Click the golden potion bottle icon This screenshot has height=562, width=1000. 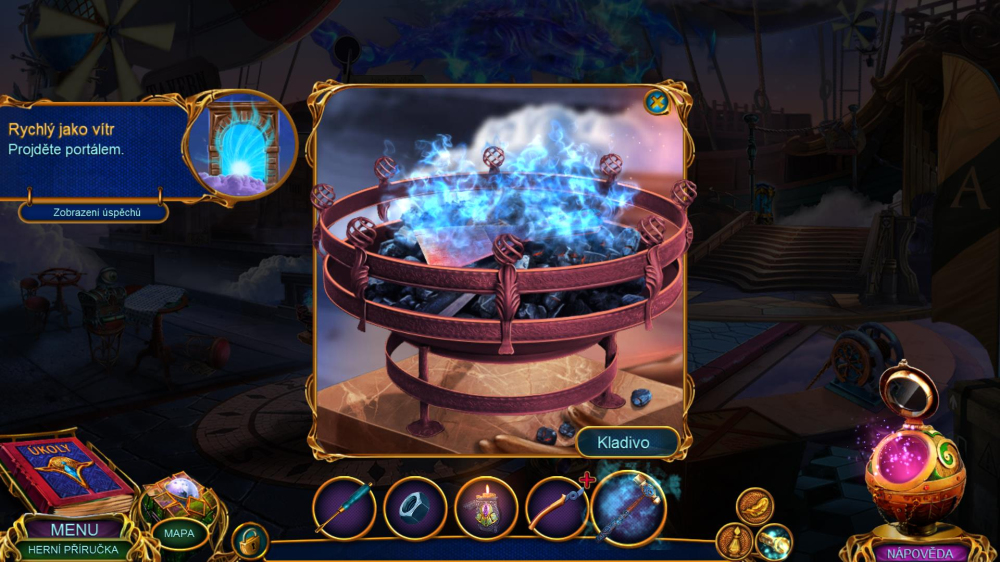click(734, 541)
